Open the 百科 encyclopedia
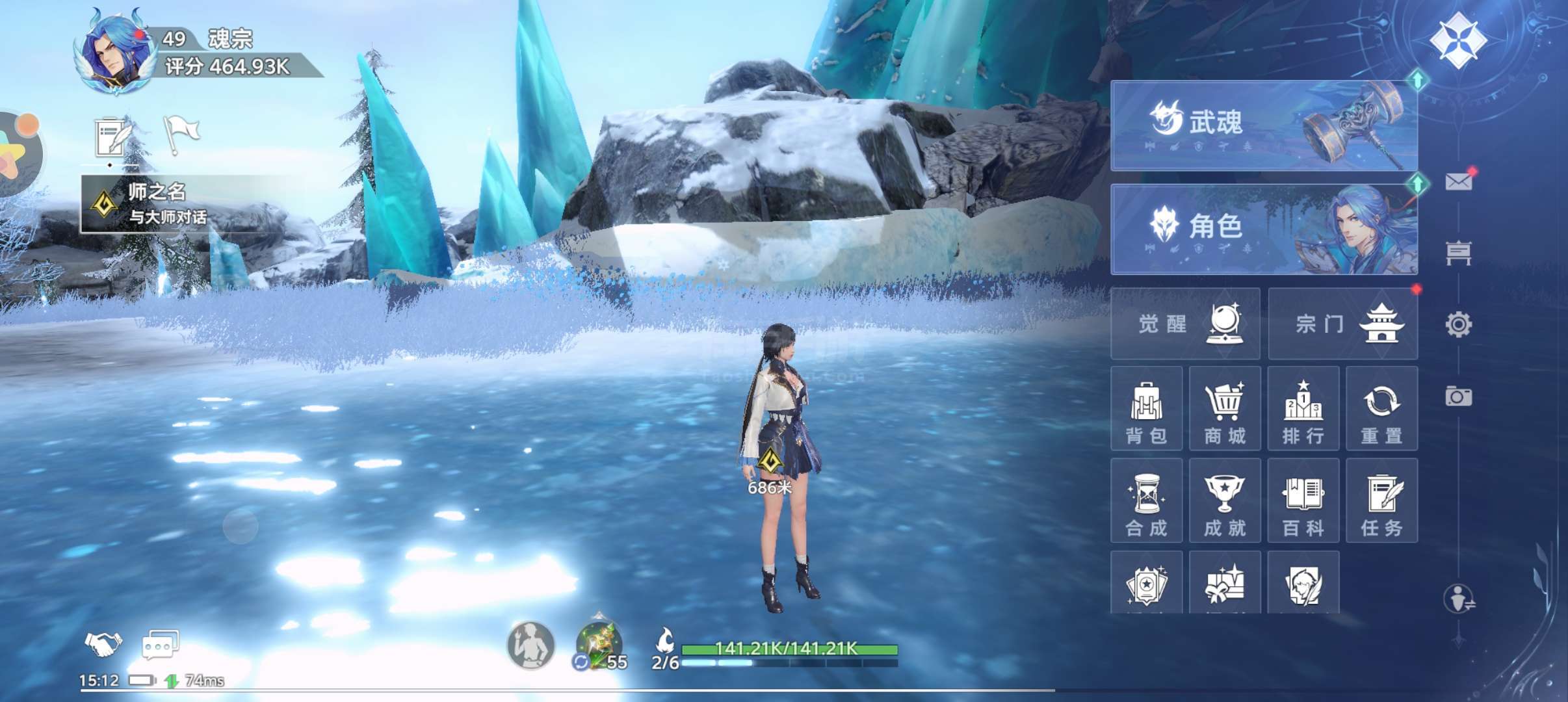The image size is (1568, 702). (1303, 500)
